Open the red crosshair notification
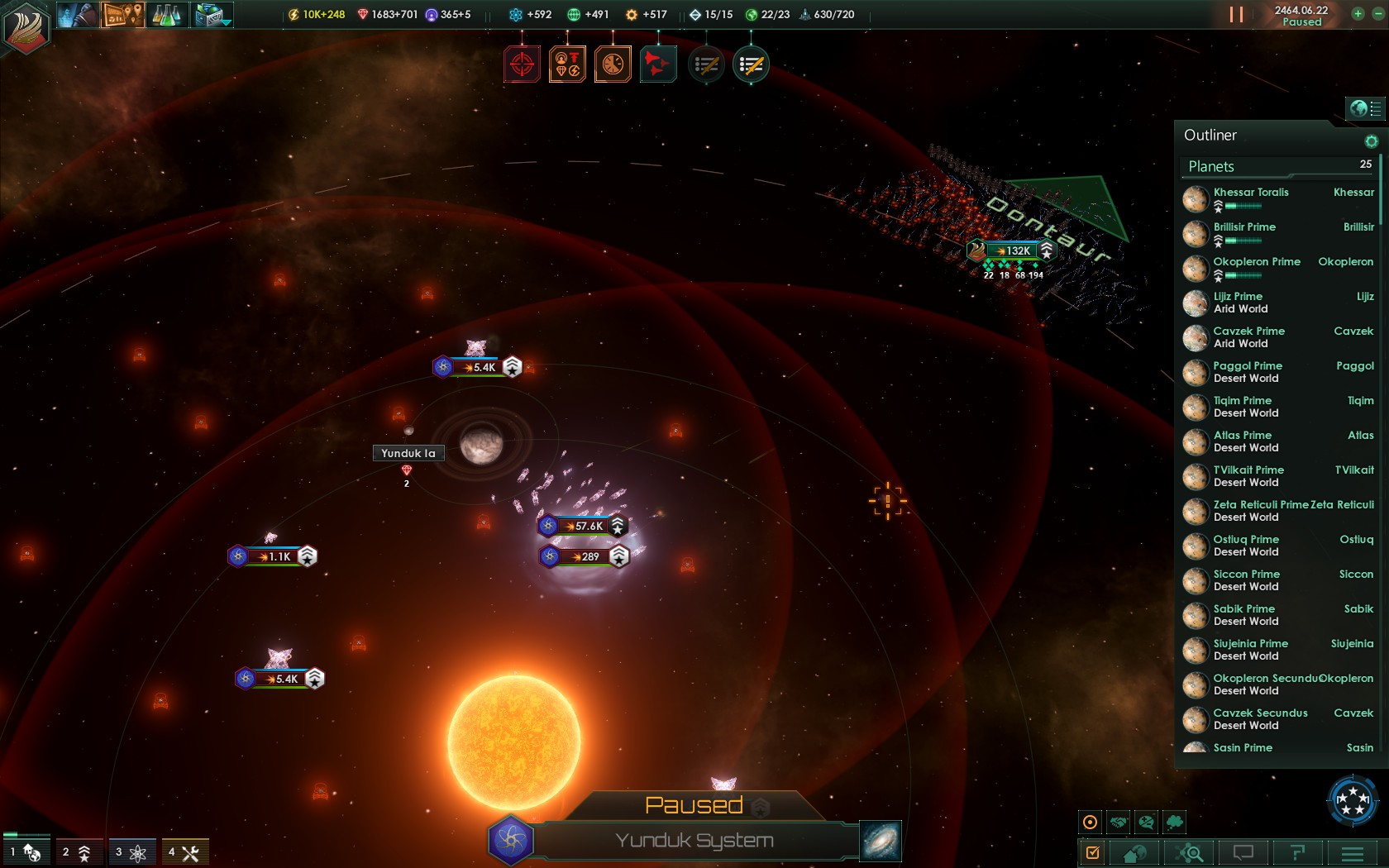Screen dimensions: 1389x868 pyautogui.click(x=523, y=64)
